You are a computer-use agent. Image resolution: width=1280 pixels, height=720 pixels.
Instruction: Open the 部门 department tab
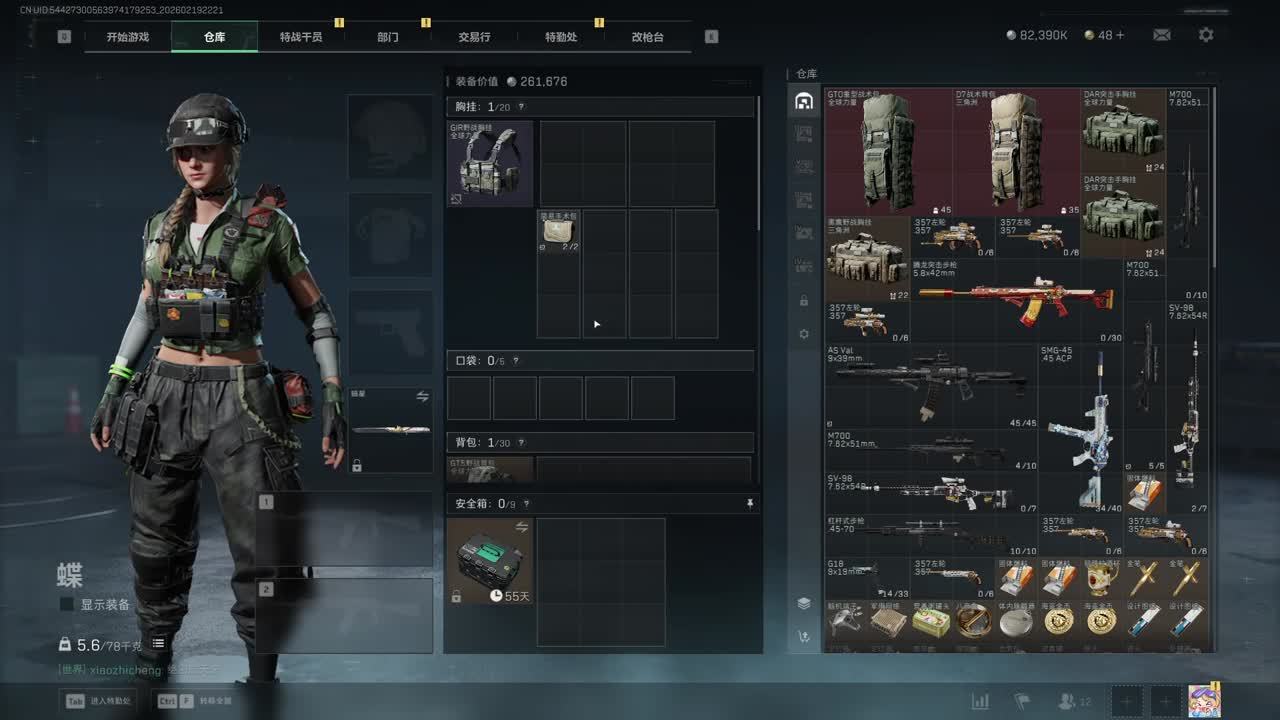(x=388, y=37)
